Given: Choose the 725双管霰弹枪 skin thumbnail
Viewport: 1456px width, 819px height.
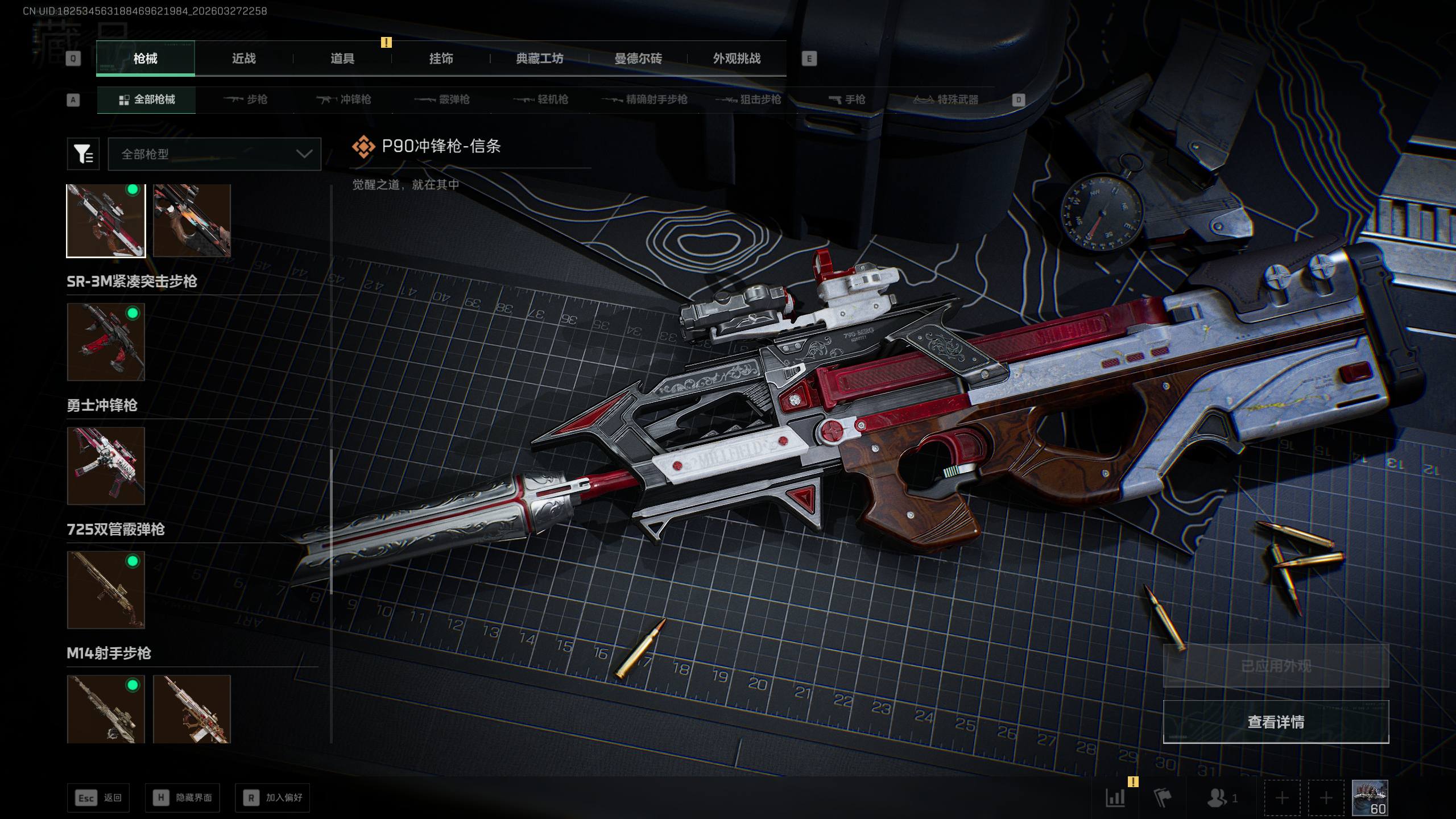Looking at the screenshot, I should [106, 590].
